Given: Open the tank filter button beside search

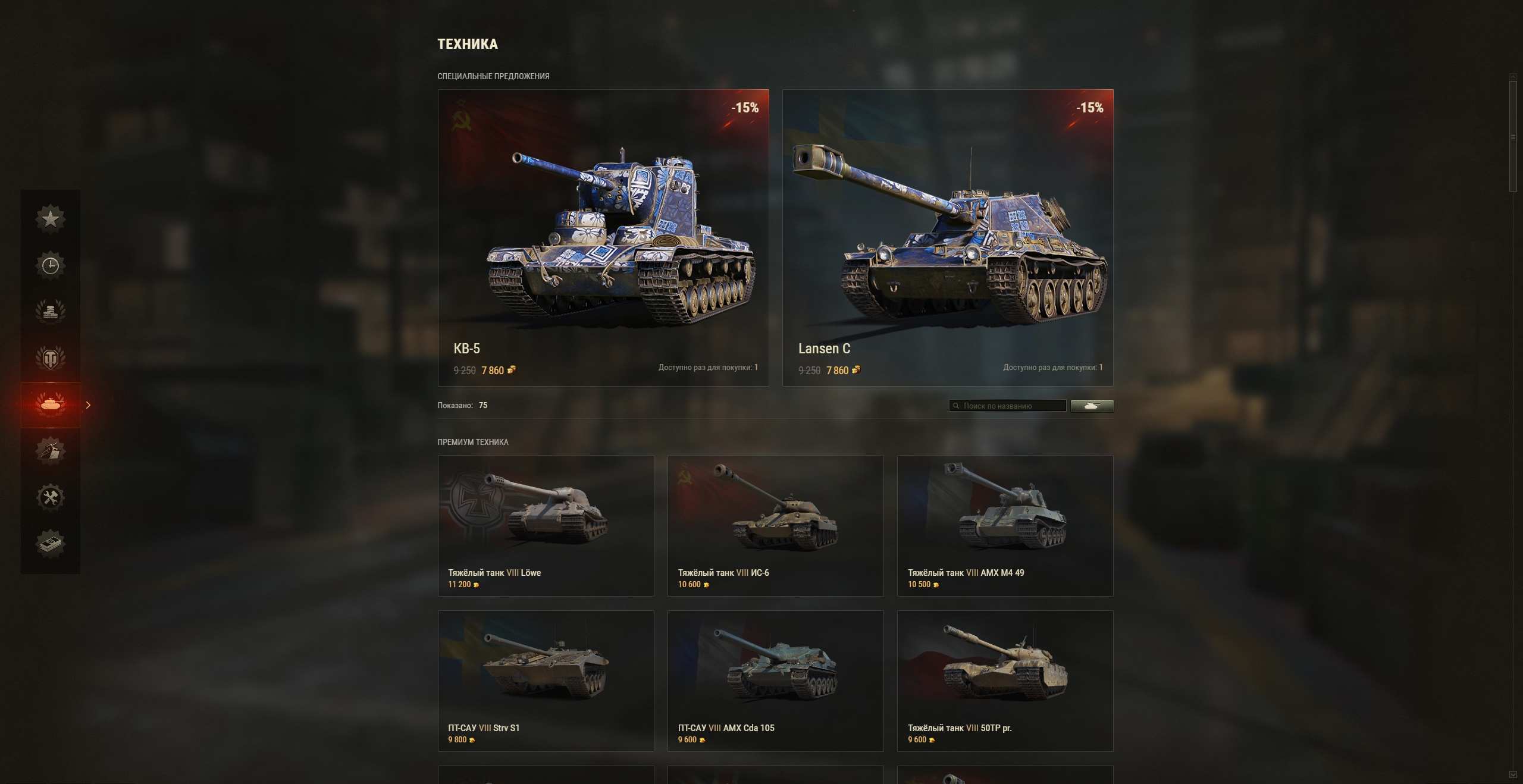Looking at the screenshot, I should (1092, 406).
